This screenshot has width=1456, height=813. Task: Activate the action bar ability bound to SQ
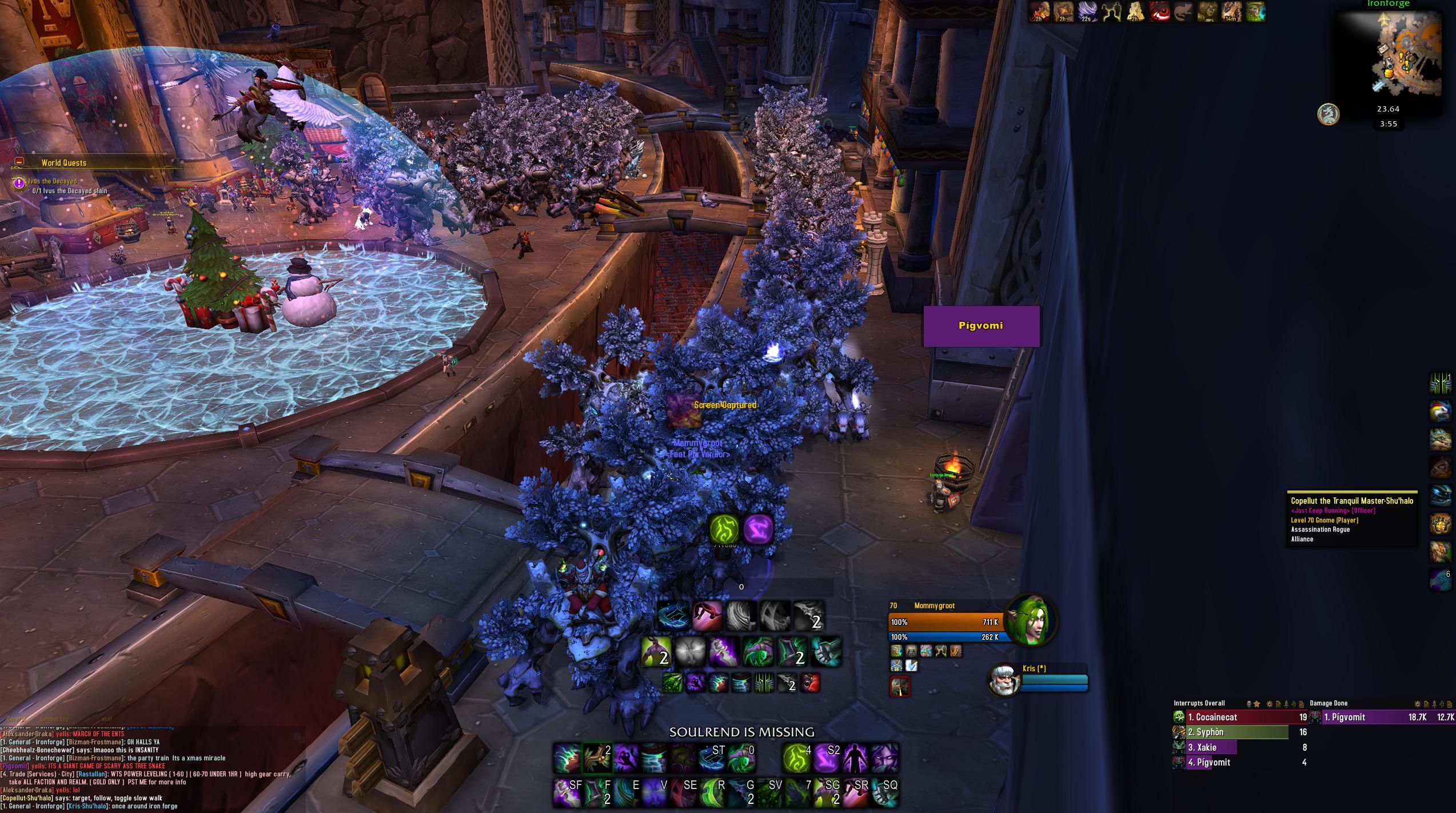tap(884, 793)
